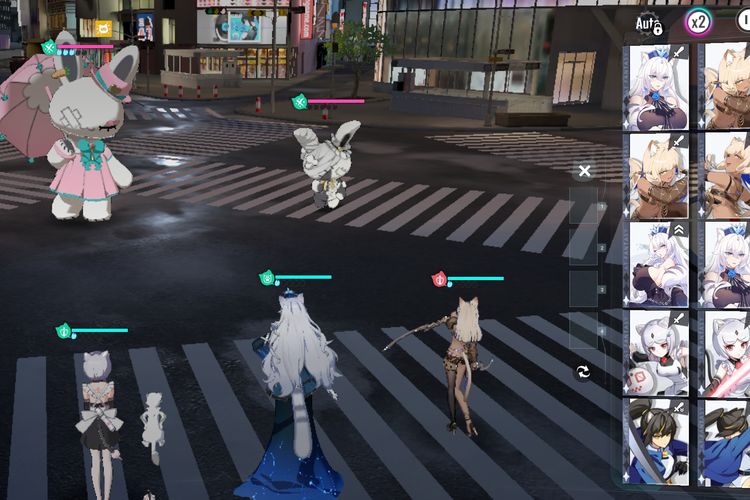Clear the card queue with the X button

click(x=585, y=171)
